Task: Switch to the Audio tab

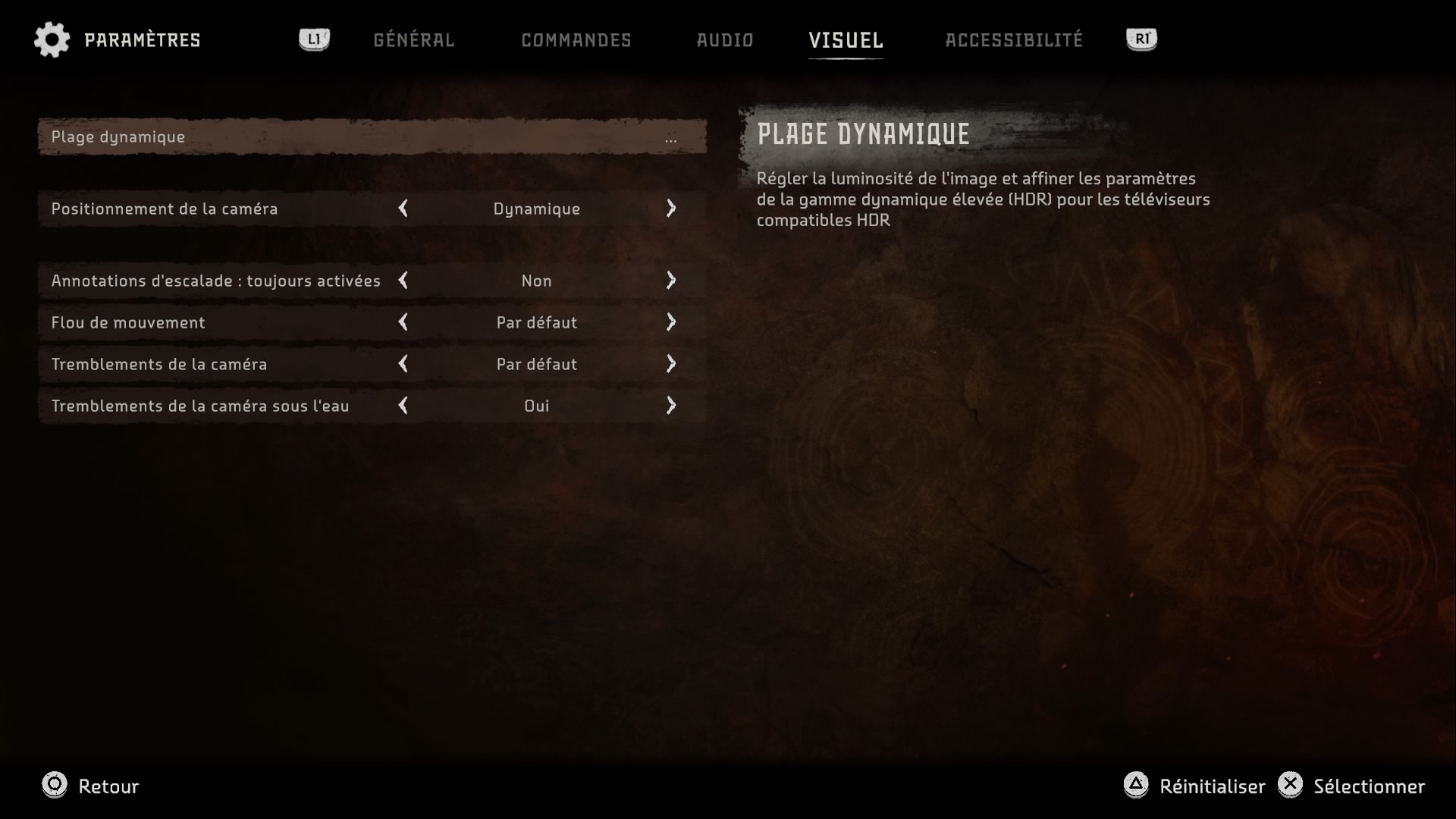Action: (x=724, y=40)
